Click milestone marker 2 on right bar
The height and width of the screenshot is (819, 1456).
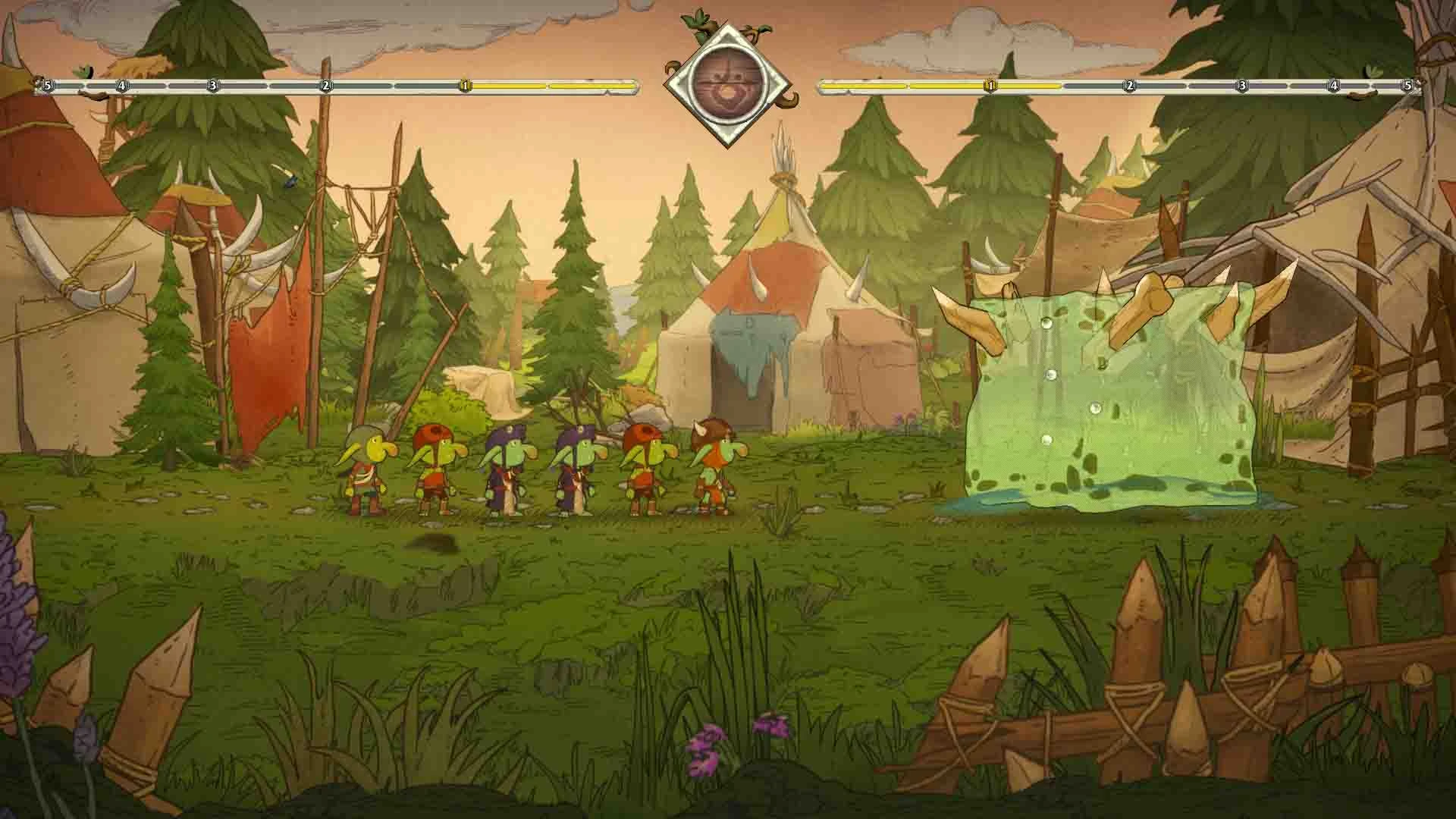click(x=1129, y=86)
